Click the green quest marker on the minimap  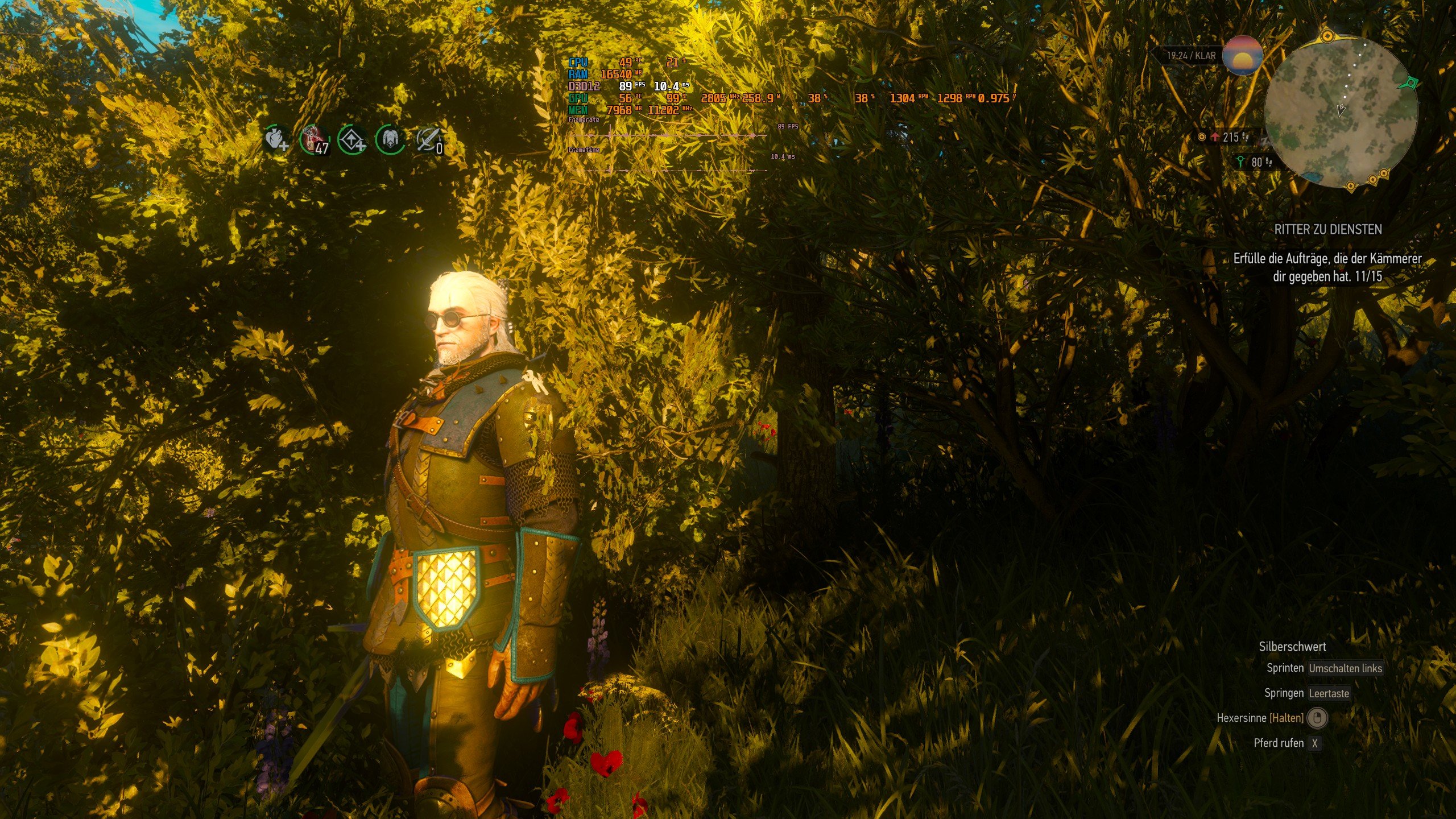pyautogui.click(x=1412, y=83)
